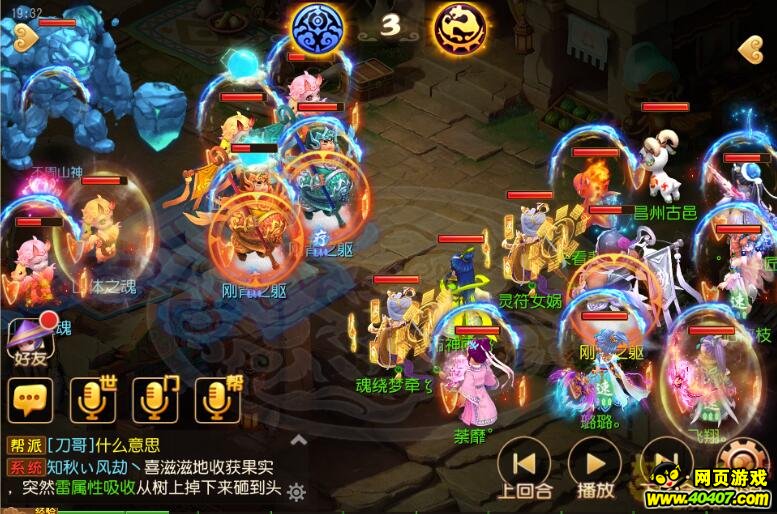Open chat settings small gear icon
The width and height of the screenshot is (777, 514).
[296, 491]
